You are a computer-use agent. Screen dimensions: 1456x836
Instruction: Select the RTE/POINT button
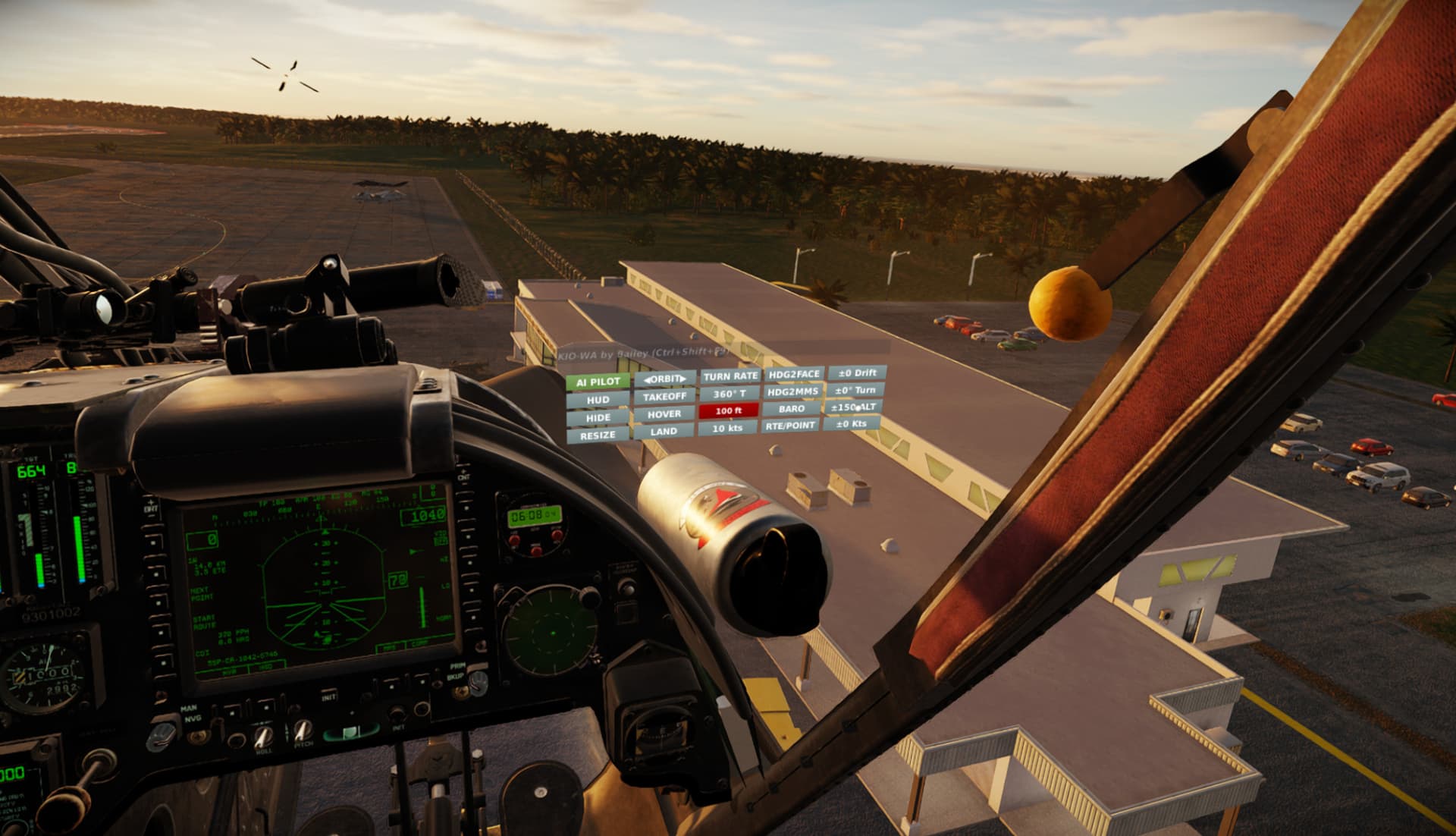(x=790, y=426)
